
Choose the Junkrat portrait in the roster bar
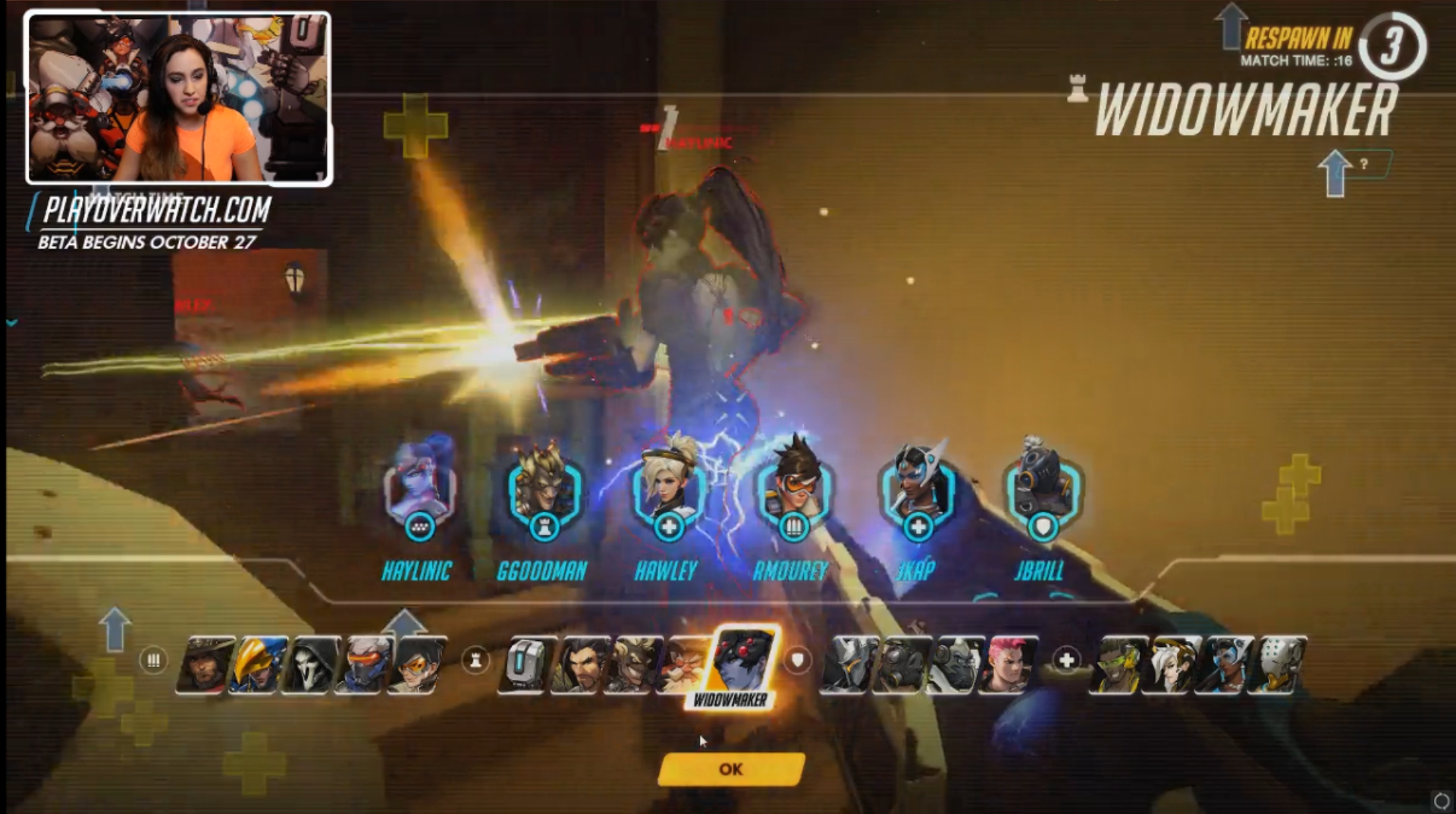click(x=632, y=665)
